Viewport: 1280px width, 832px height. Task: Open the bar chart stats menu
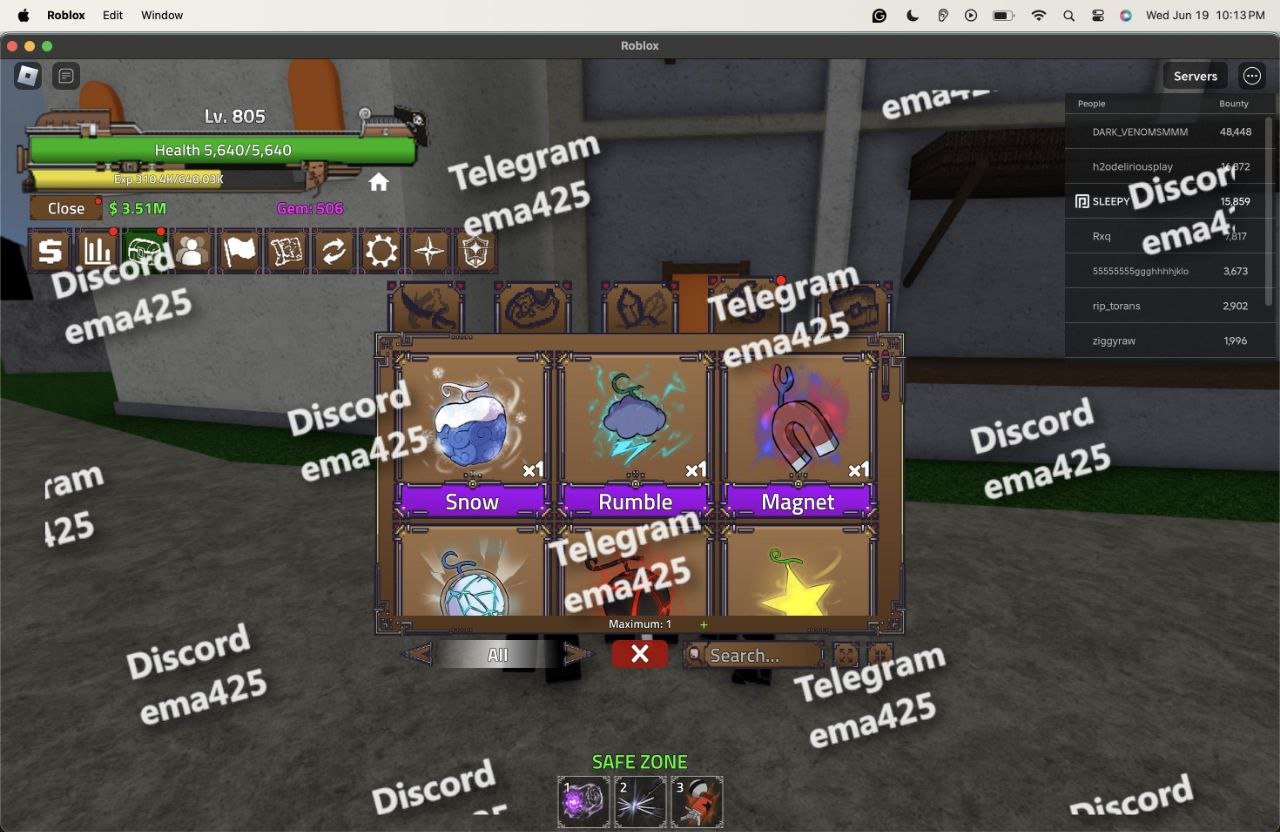point(97,251)
